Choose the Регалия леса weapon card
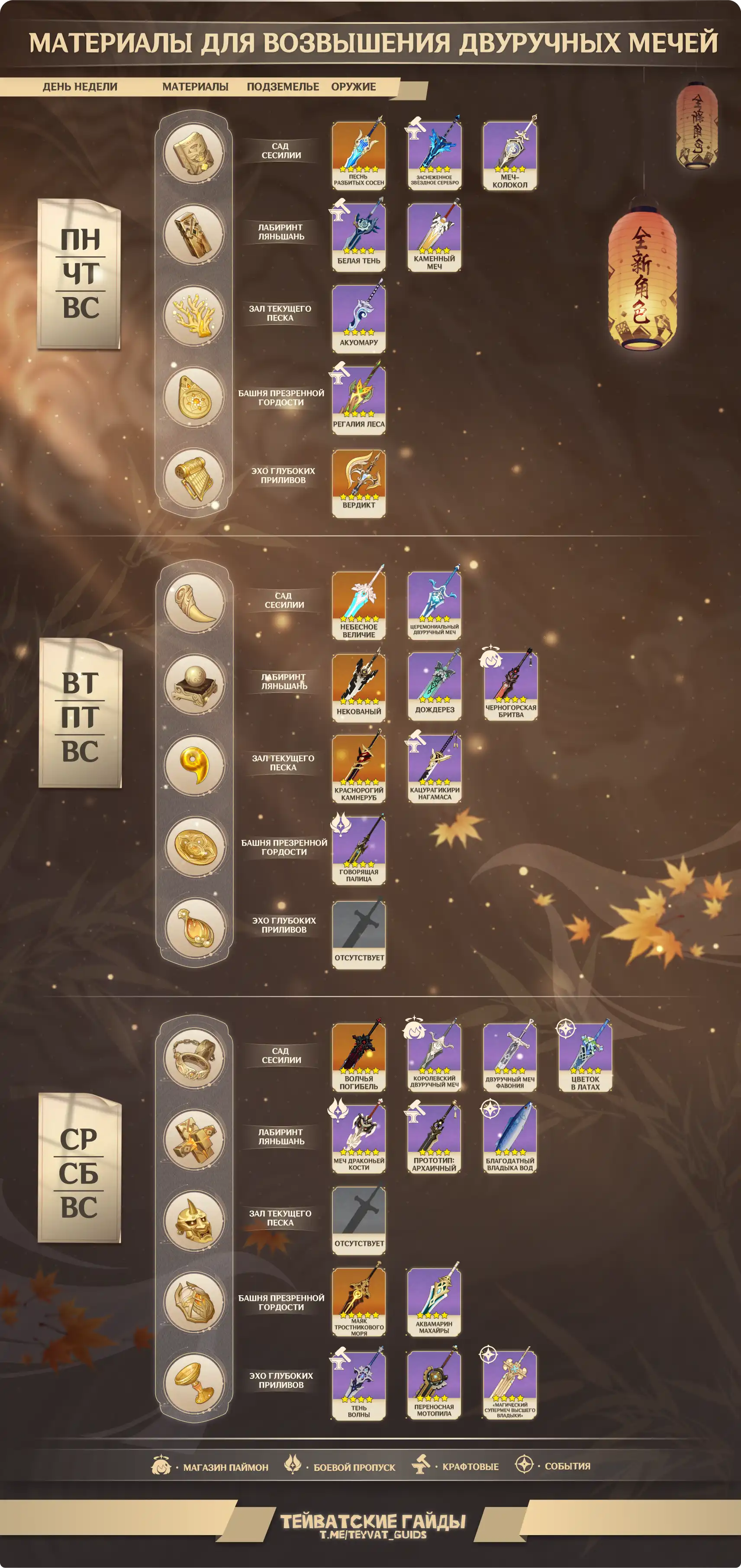 pyautogui.click(x=358, y=399)
